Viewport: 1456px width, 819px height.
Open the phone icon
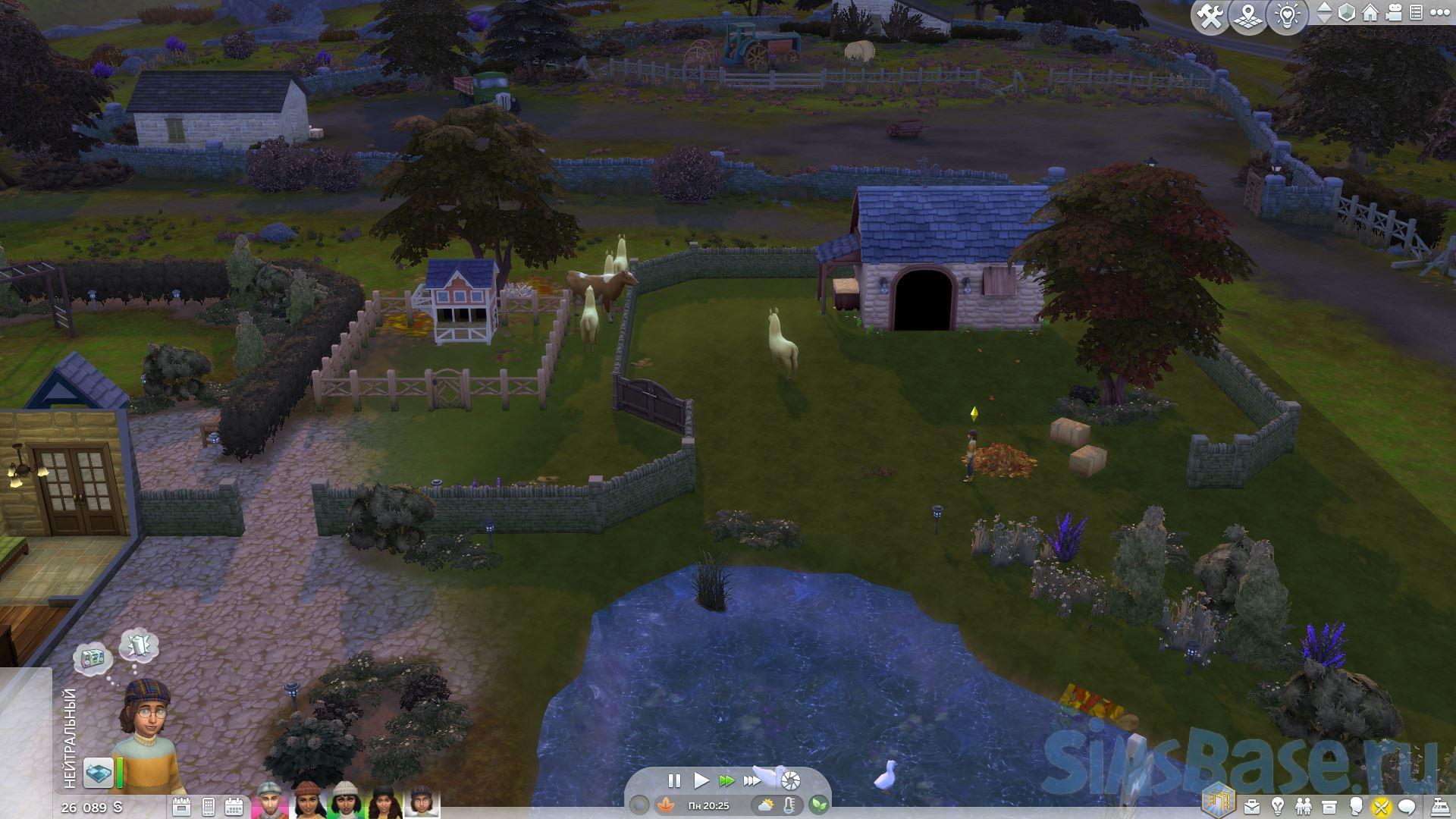(209, 805)
